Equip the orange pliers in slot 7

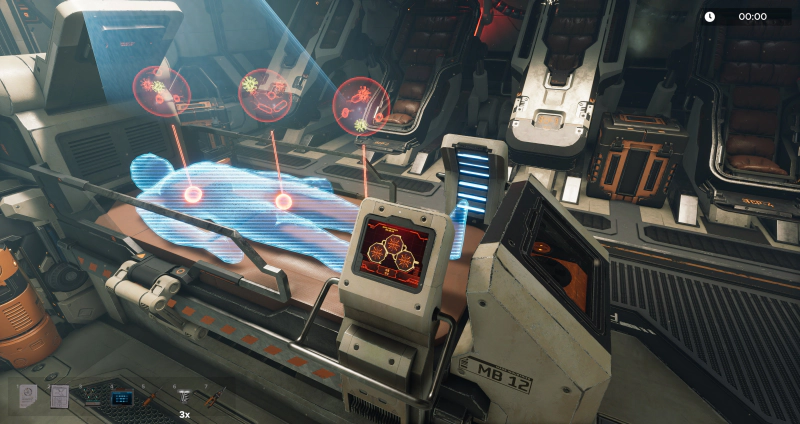215,397
